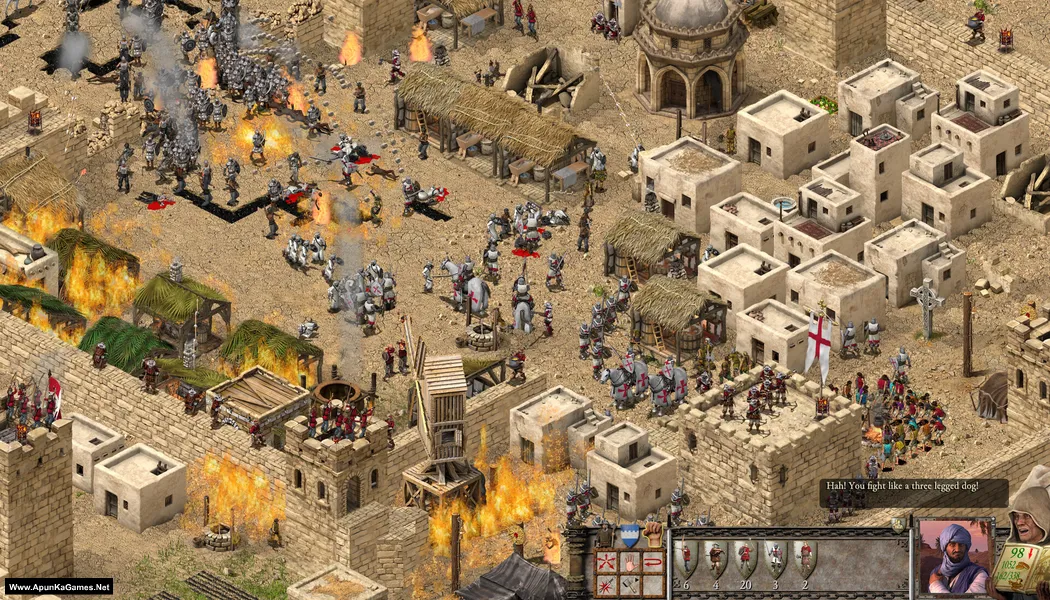Image resolution: width=1050 pixels, height=600 pixels.
Task: Click the small shield icon above the unit panel
Action: pos(899,525)
